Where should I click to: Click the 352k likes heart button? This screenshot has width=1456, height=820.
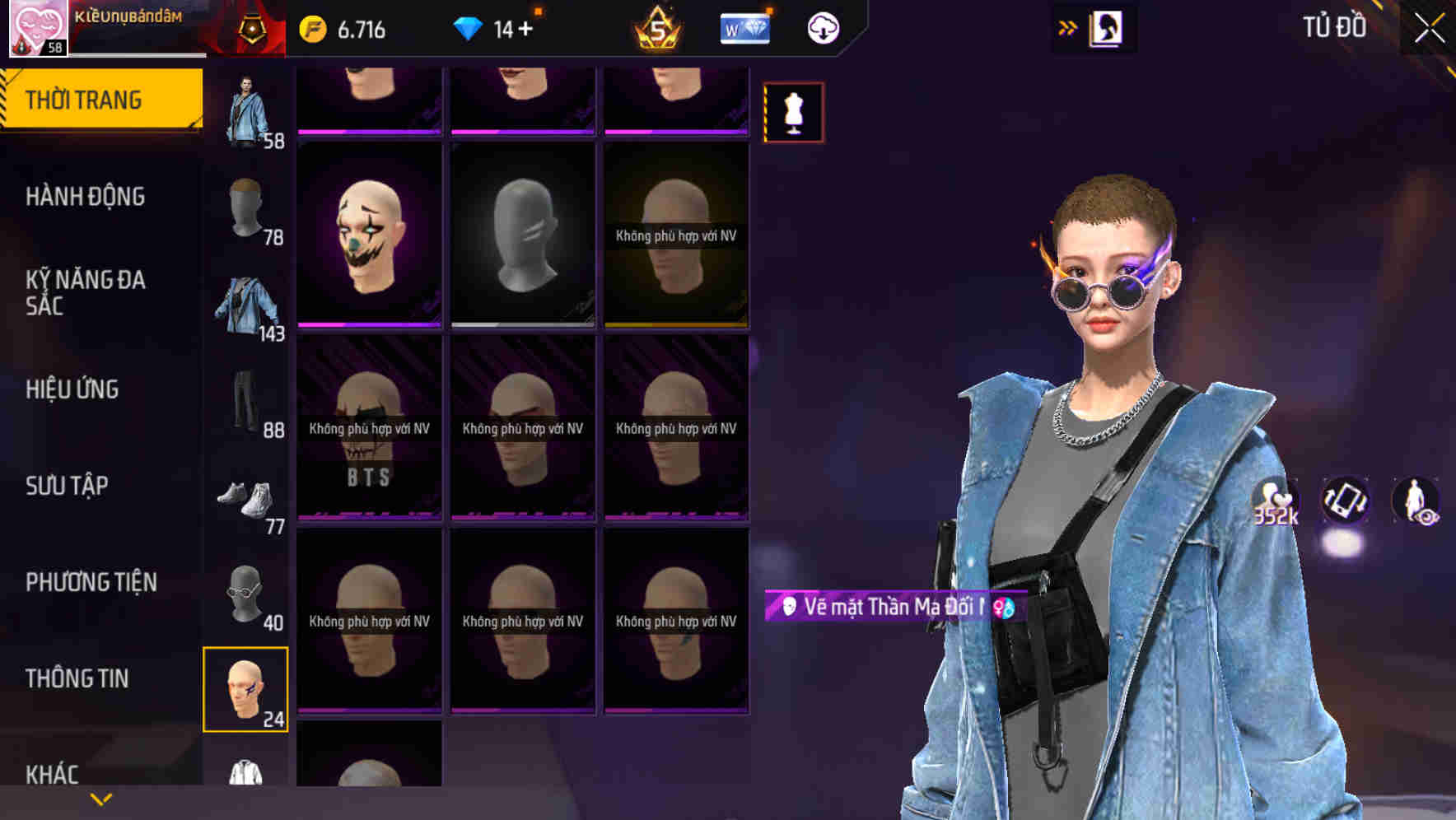click(x=1274, y=500)
